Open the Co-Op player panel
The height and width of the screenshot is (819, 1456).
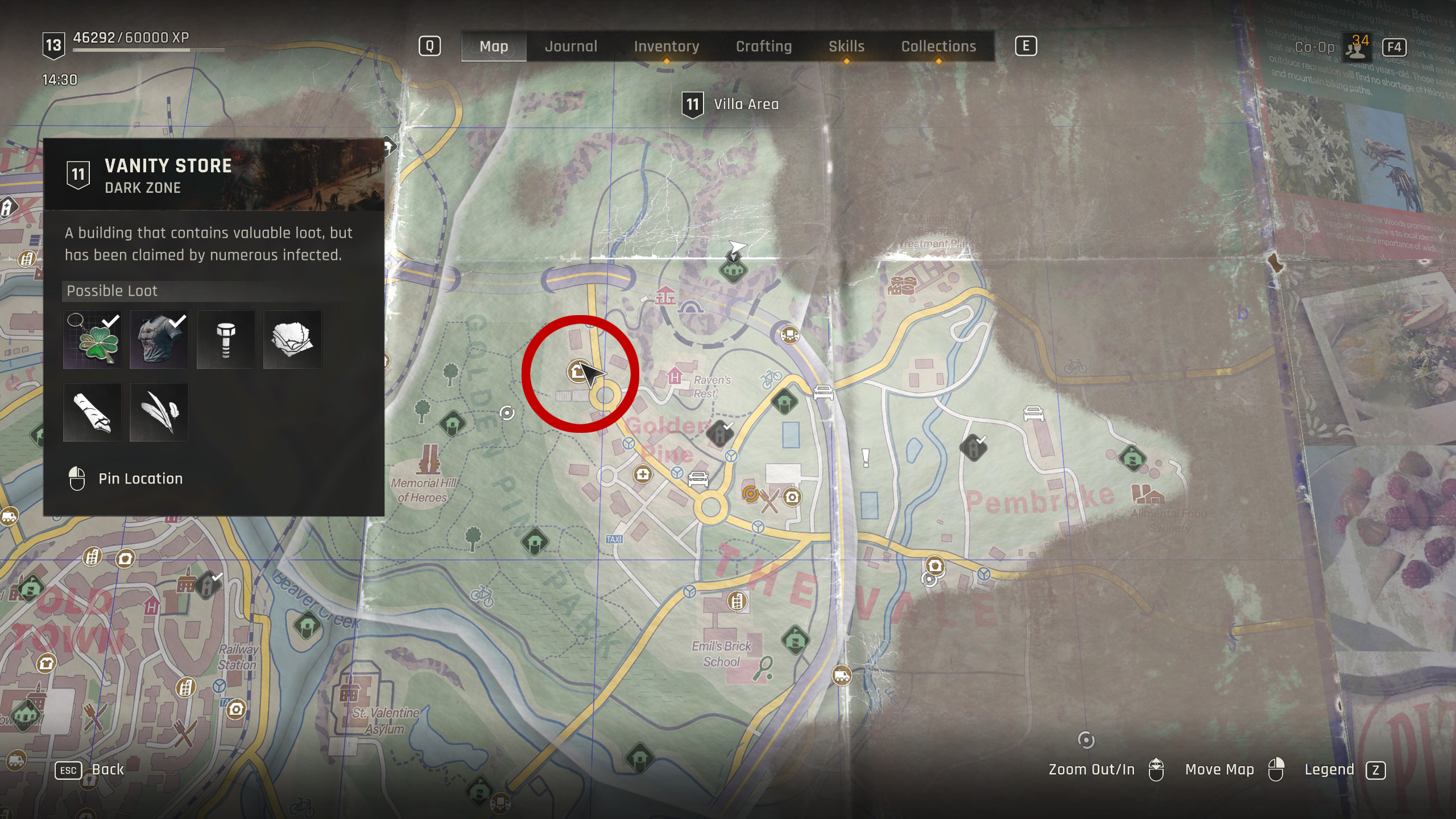click(x=1356, y=47)
